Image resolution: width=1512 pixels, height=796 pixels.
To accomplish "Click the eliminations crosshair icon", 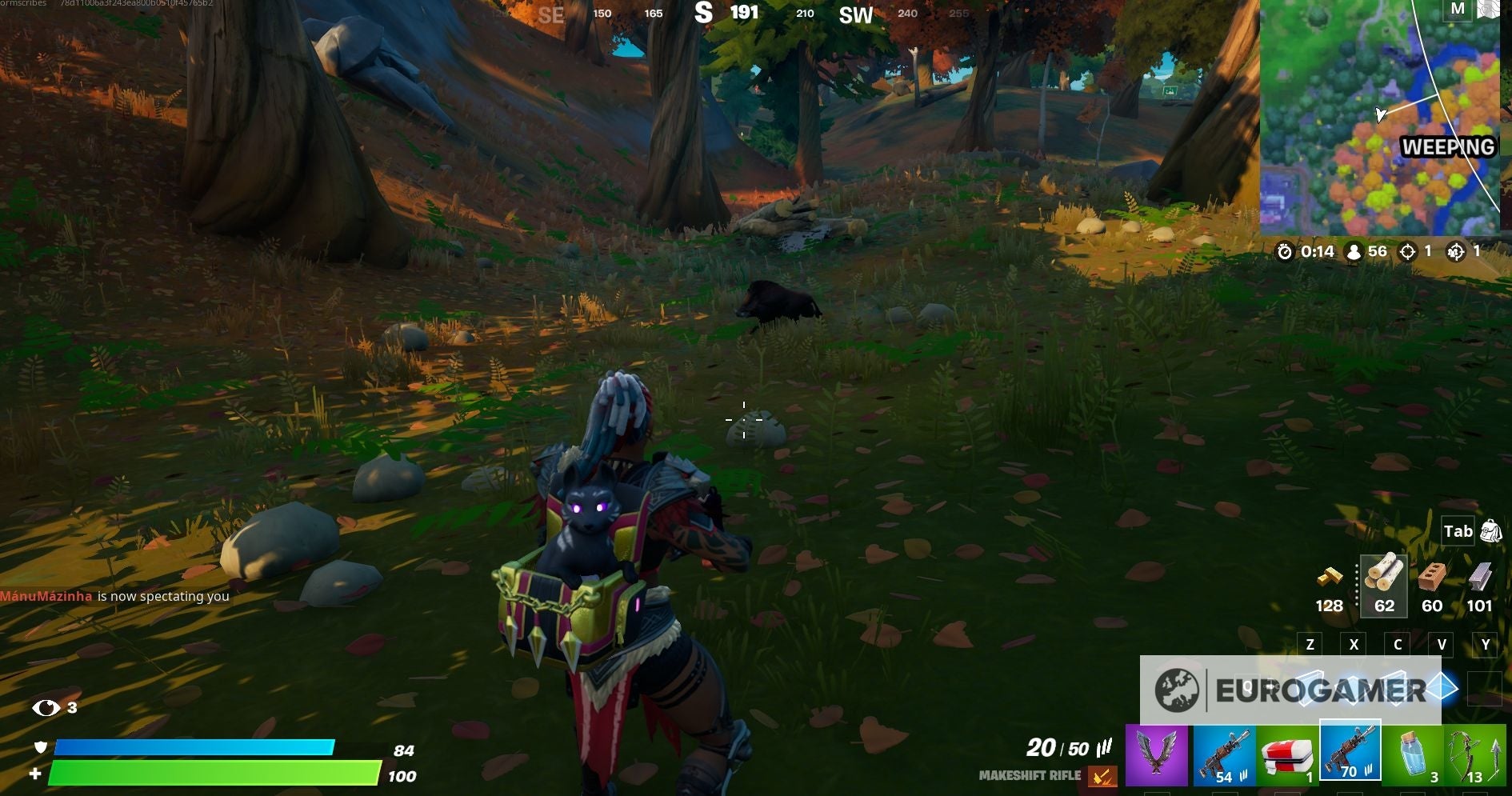I will point(1408,252).
